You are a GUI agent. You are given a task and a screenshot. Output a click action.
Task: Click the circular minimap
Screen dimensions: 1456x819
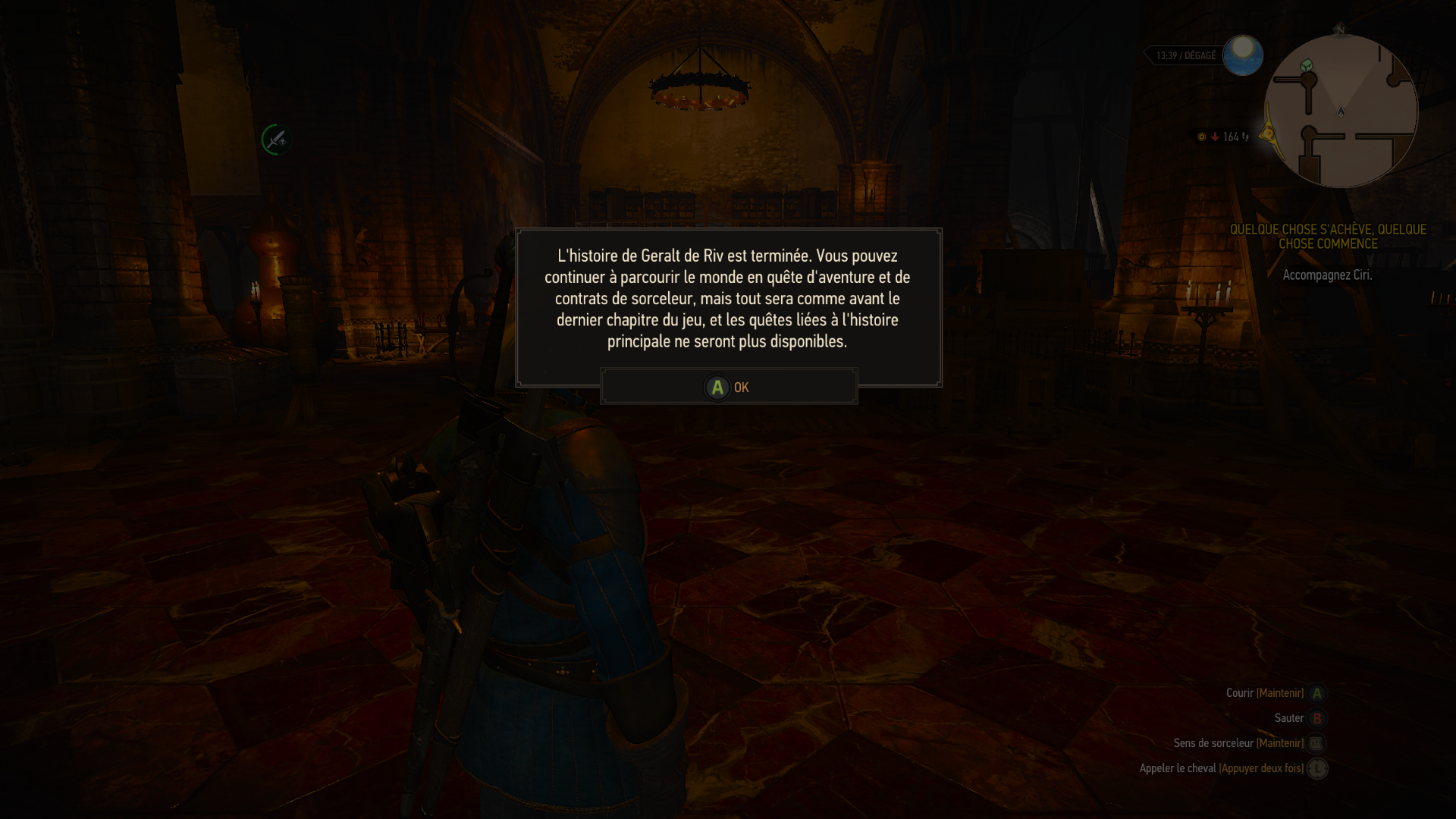click(x=1340, y=111)
